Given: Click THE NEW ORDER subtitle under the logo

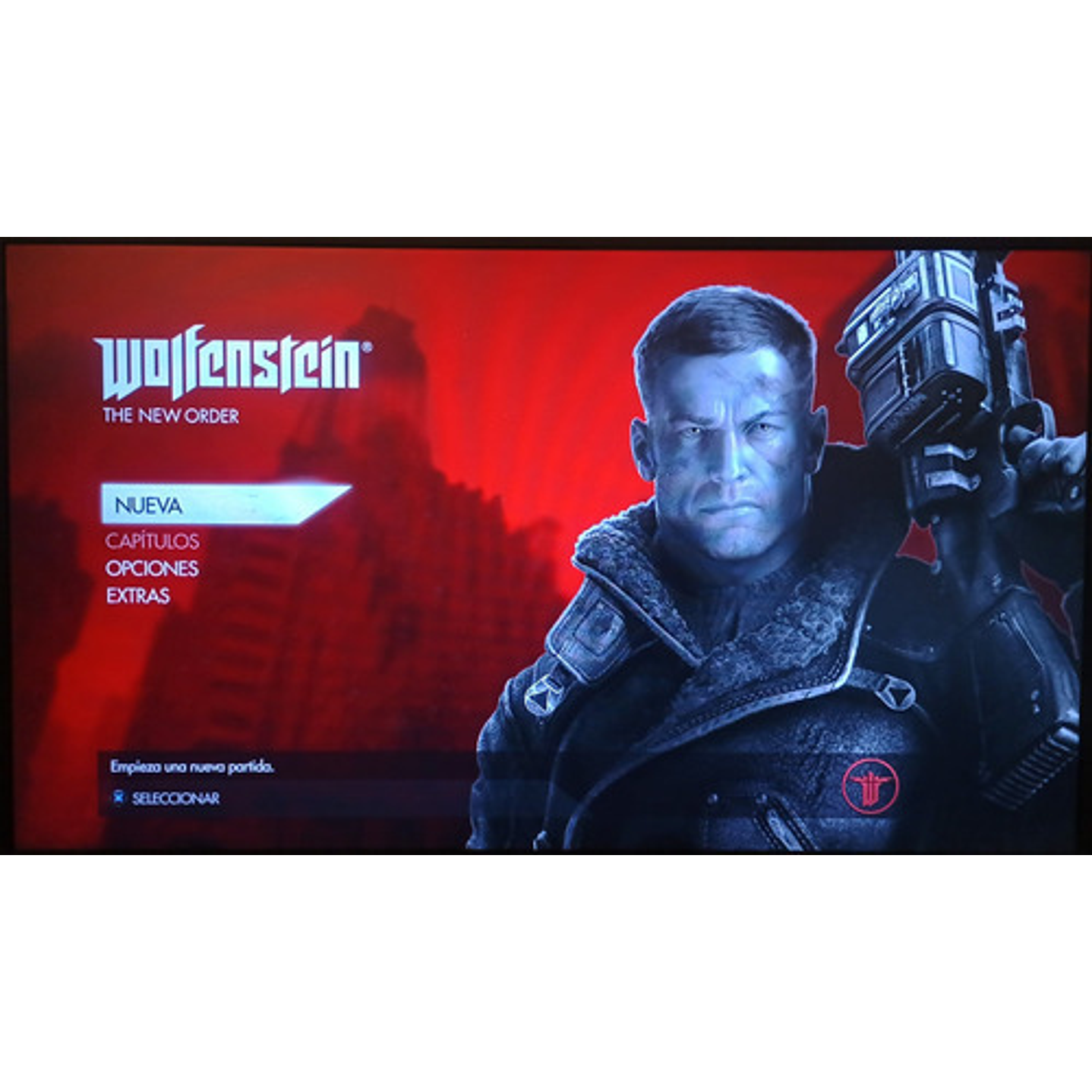Looking at the screenshot, I should [x=171, y=415].
